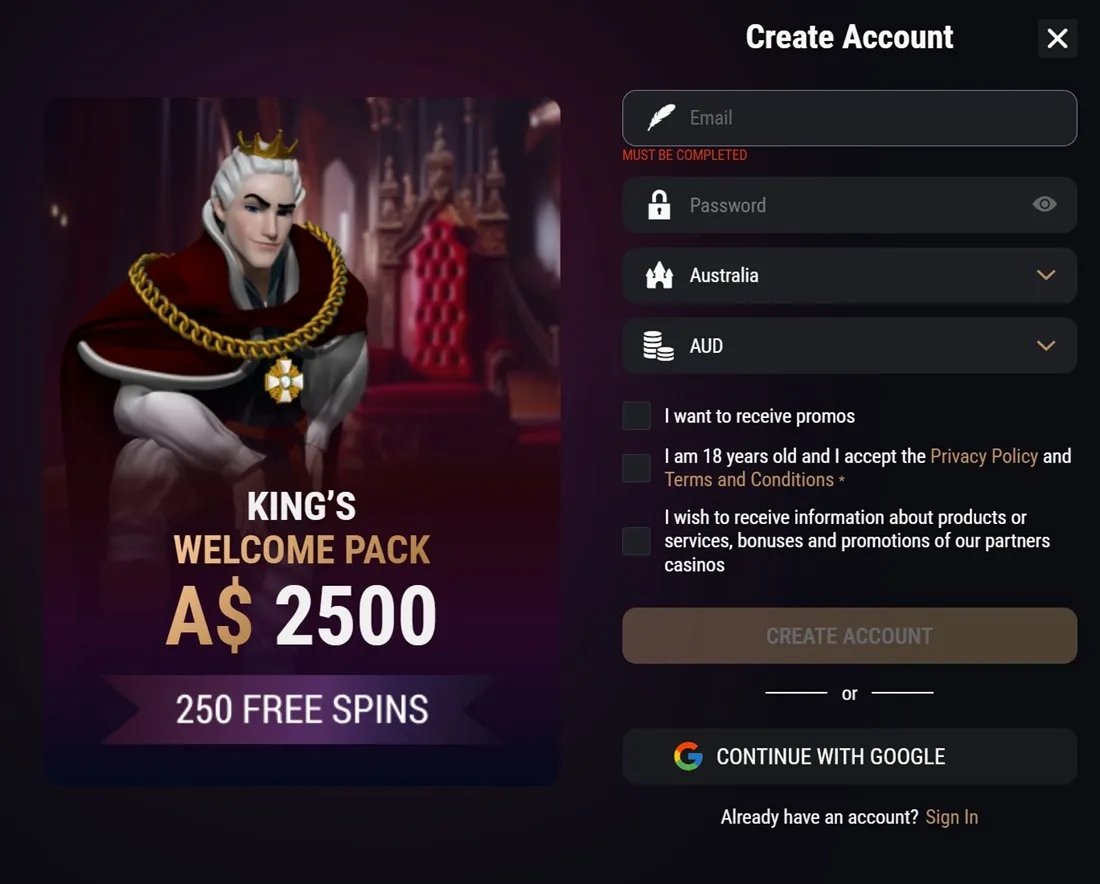1100x884 pixels.
Task: Check the 18 years old acceptance box
Action: tap(637, 468)
